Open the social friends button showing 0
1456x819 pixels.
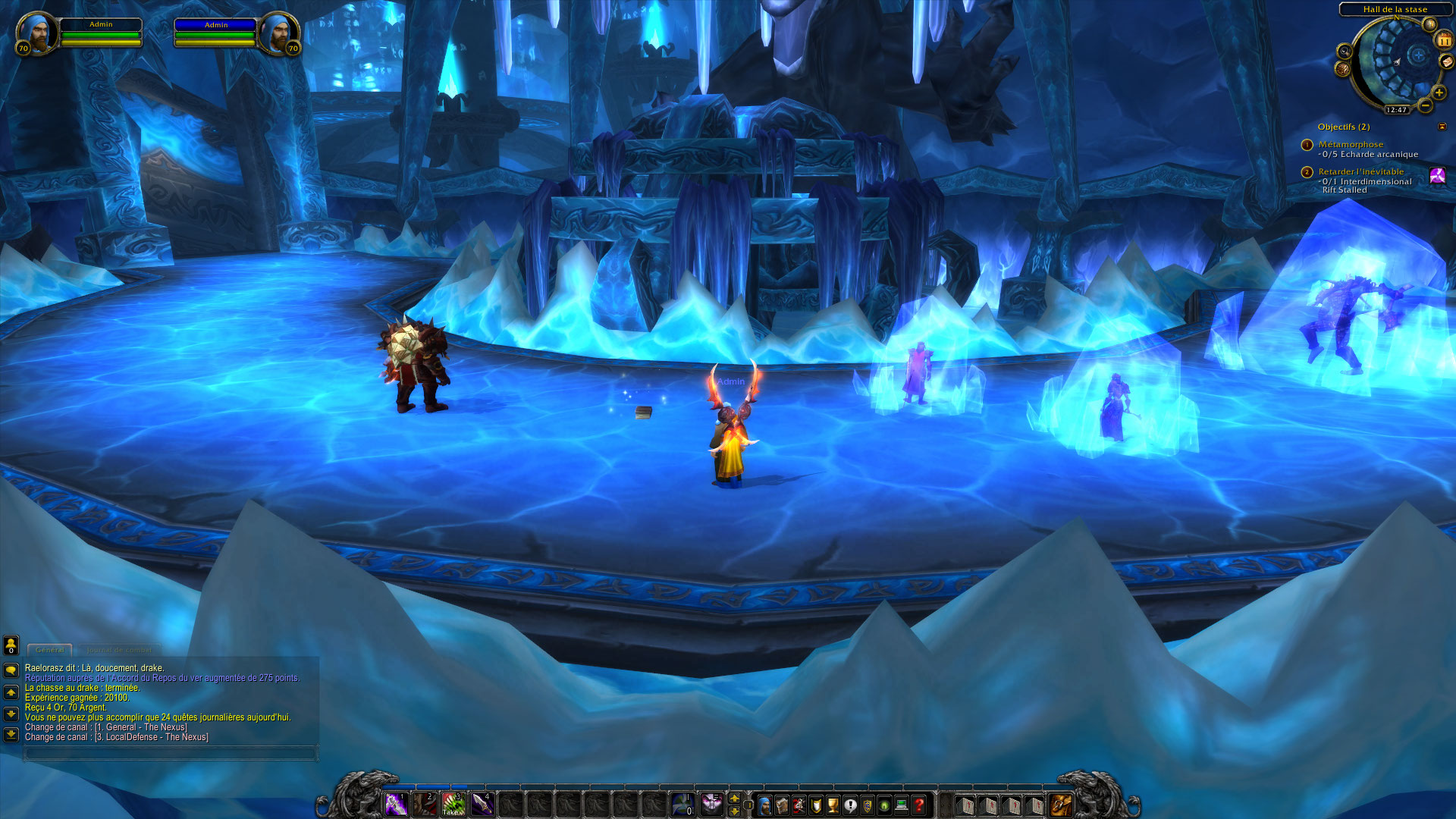point(11,645)
